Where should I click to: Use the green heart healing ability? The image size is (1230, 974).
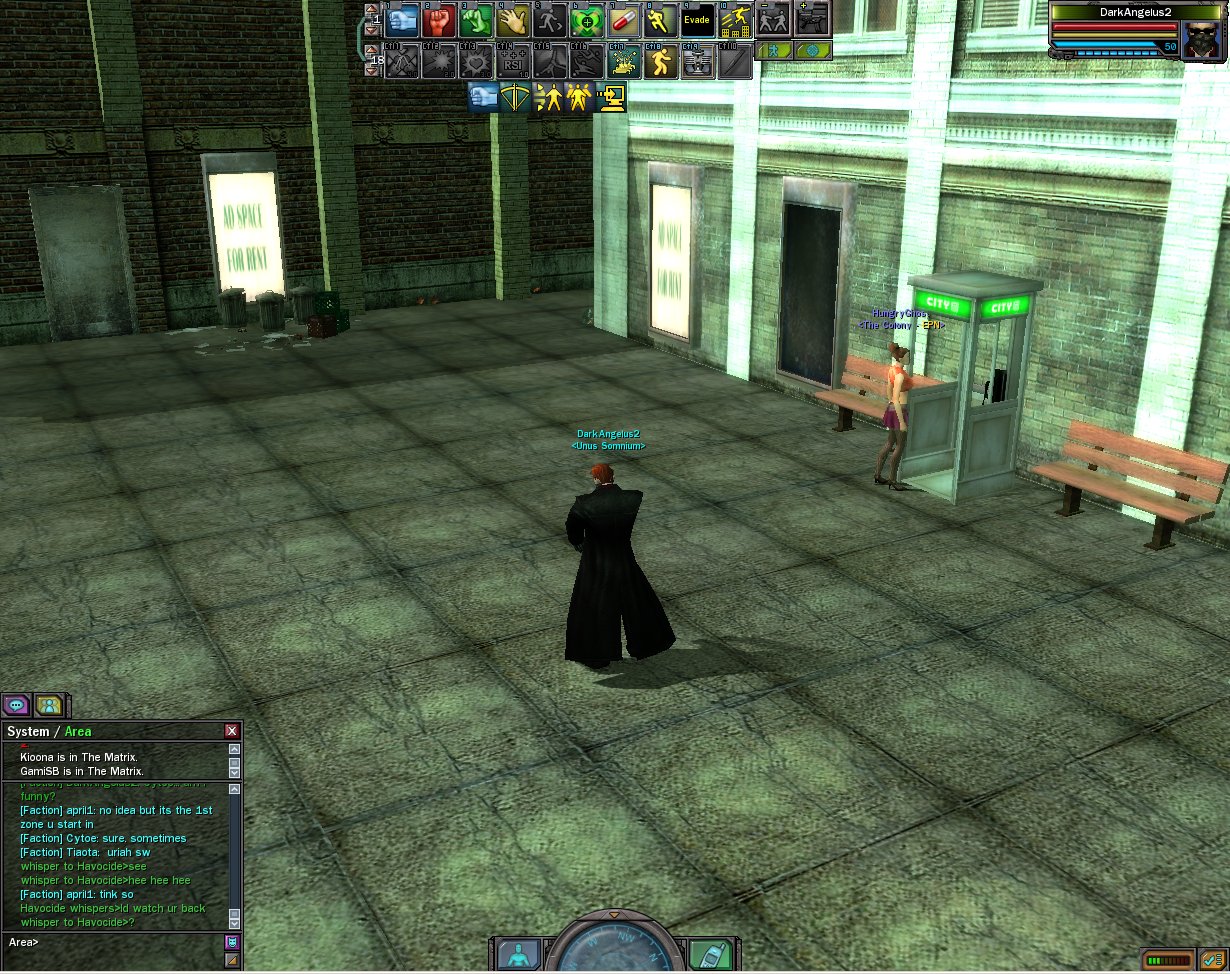click(x=586, y=19)
